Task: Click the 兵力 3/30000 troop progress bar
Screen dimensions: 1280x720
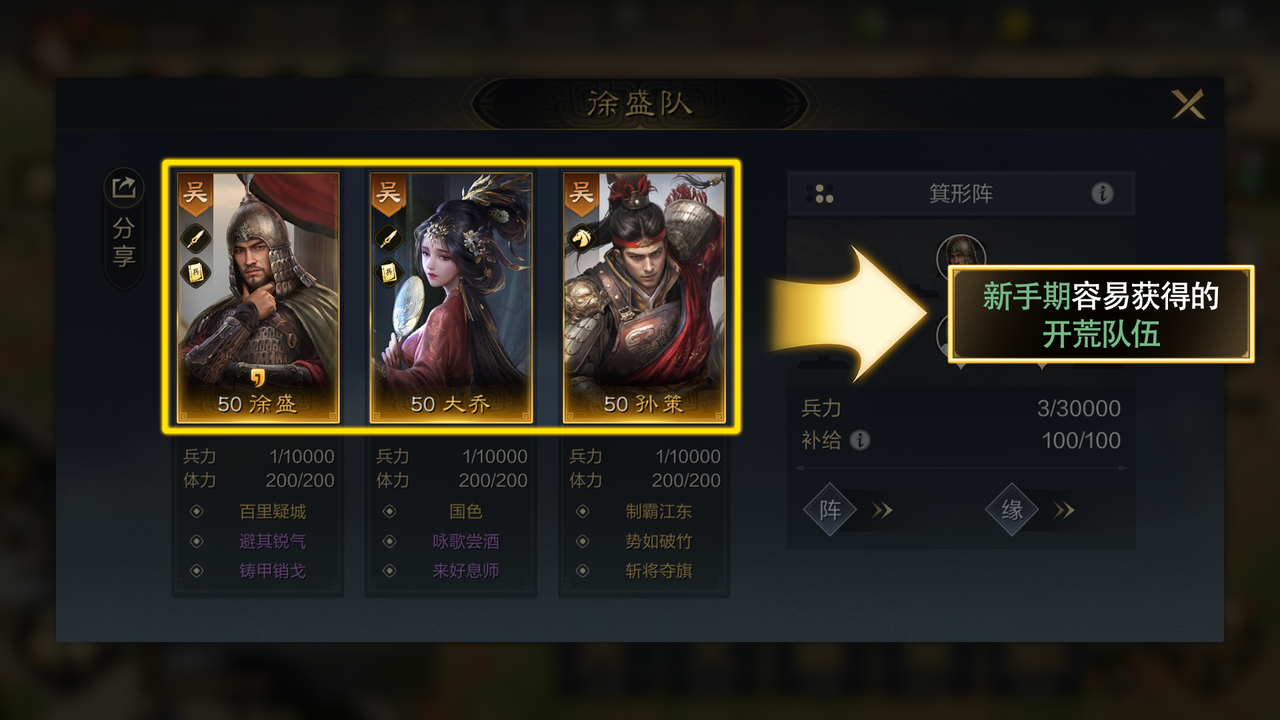Action: (x=965, y=408)
